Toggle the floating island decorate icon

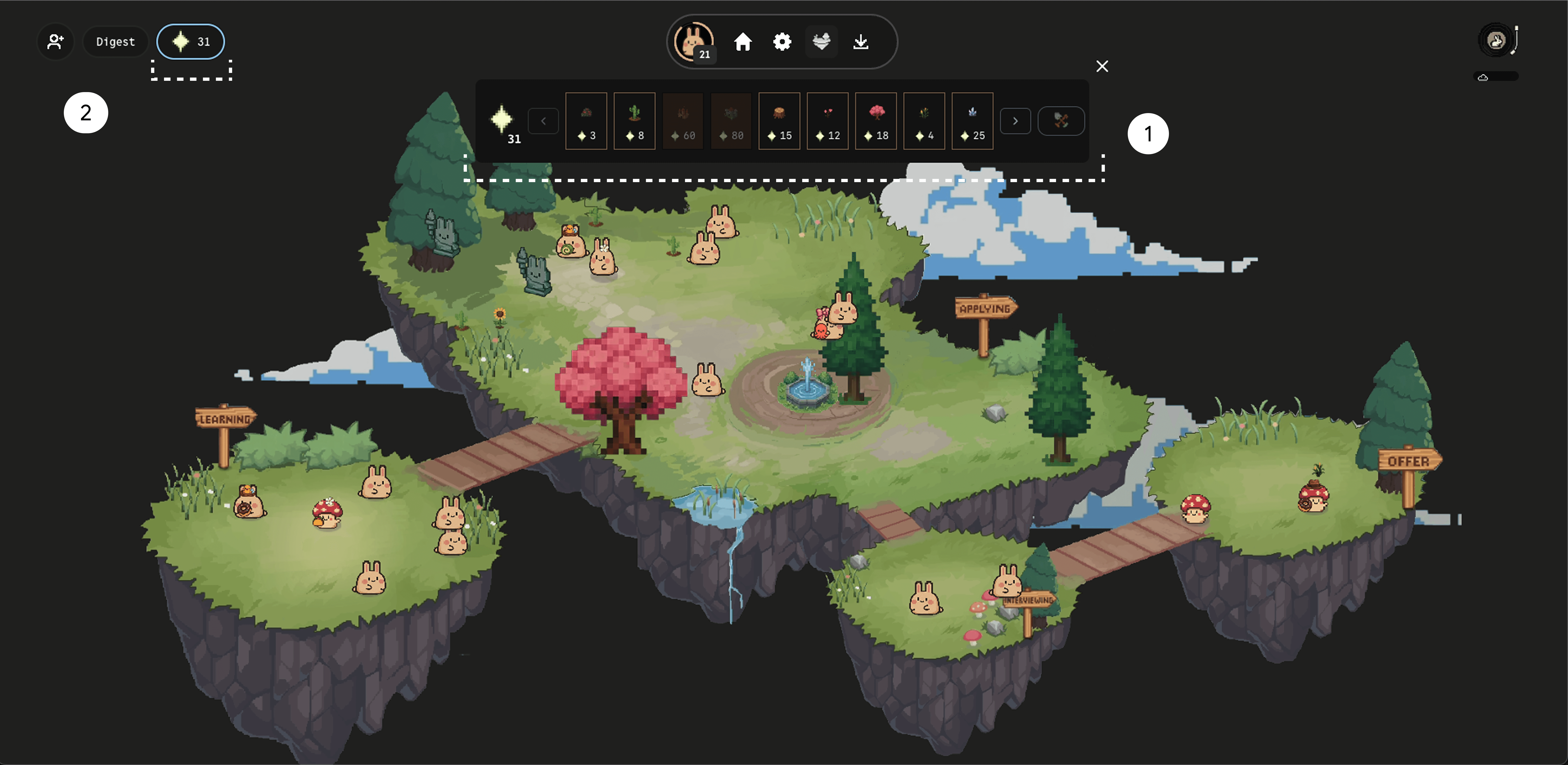coord(821,41)
